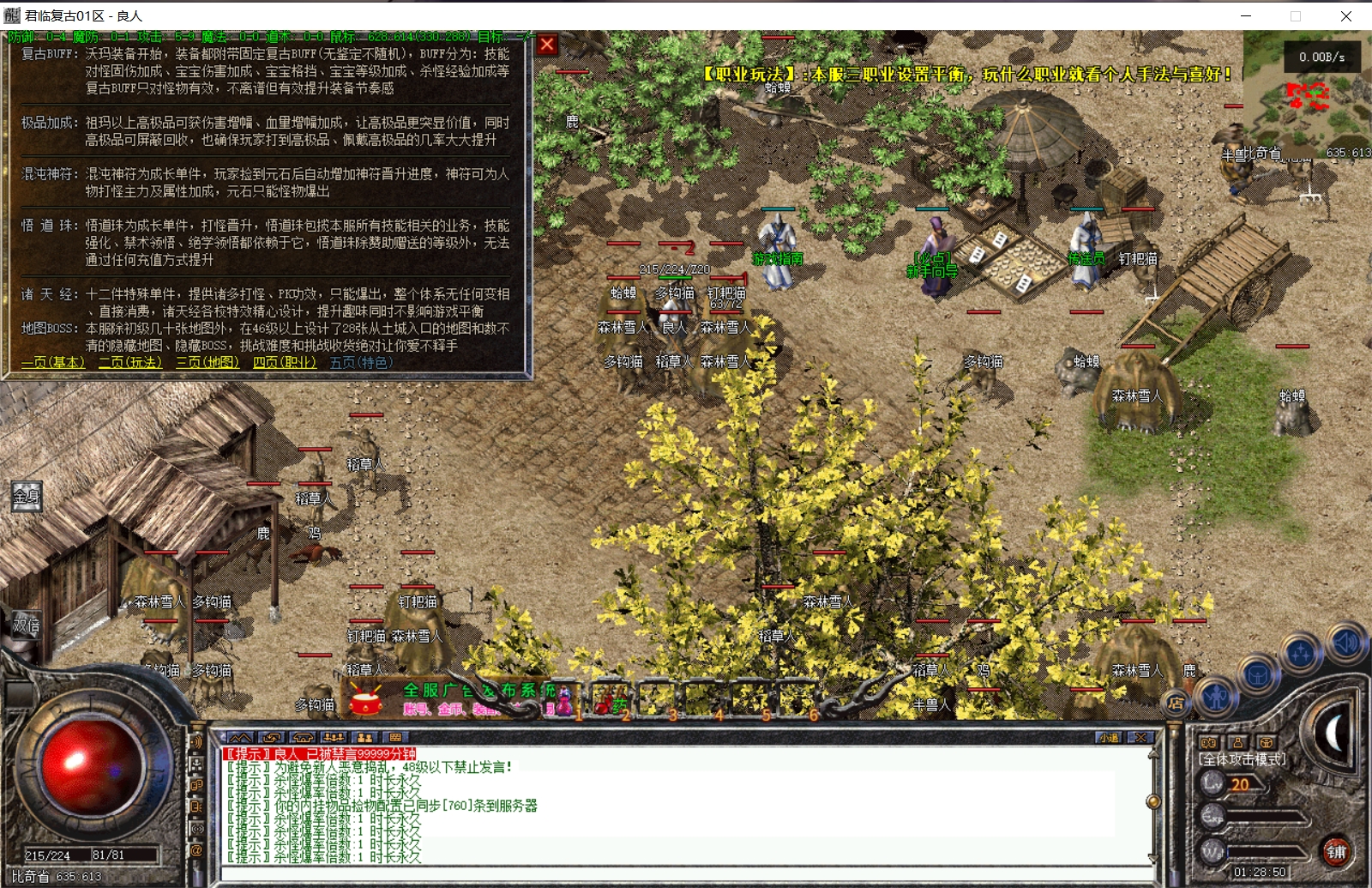This screenshot has width=1372, height=888.
Task: Select the 五页(特色) page link
Action: (361, 362)
